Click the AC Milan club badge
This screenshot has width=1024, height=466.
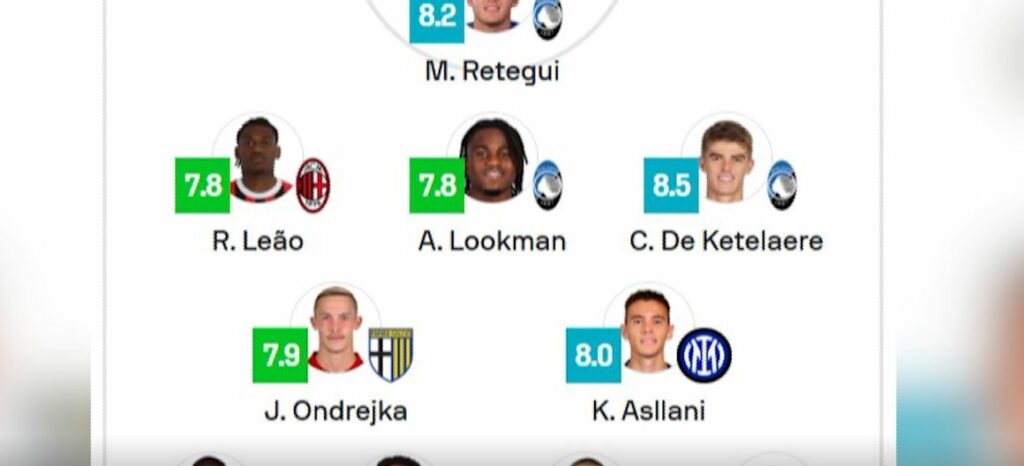313,185
